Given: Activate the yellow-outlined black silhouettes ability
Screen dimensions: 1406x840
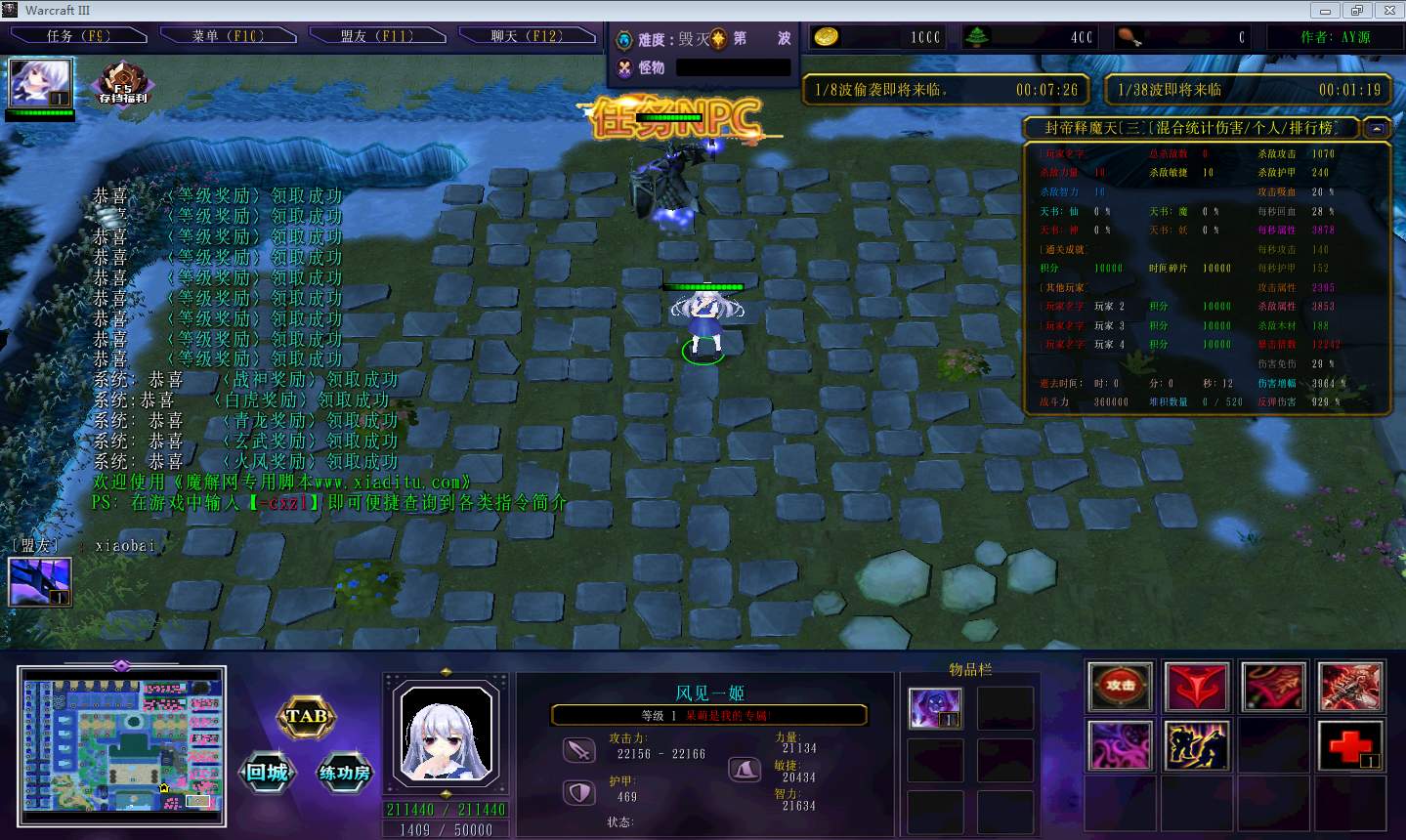Looking at the screenshot, I should 1197,745.
